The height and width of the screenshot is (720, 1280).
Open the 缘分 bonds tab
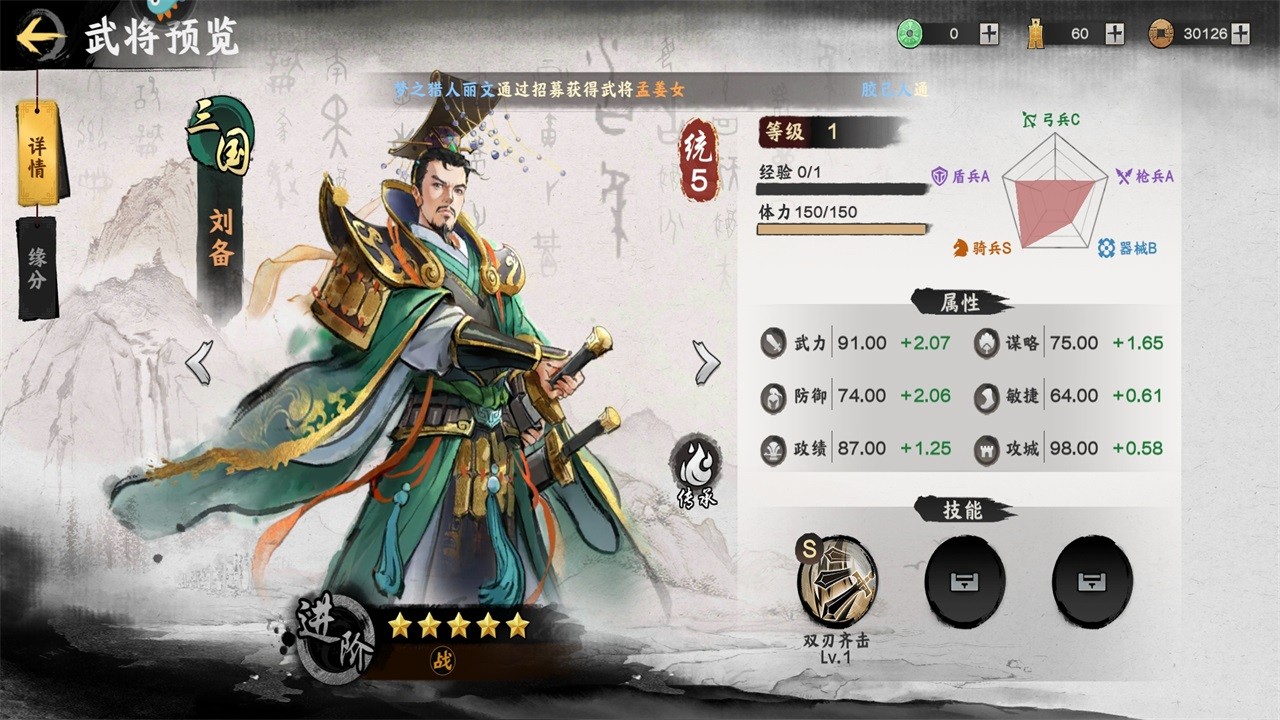click(37, 267)
